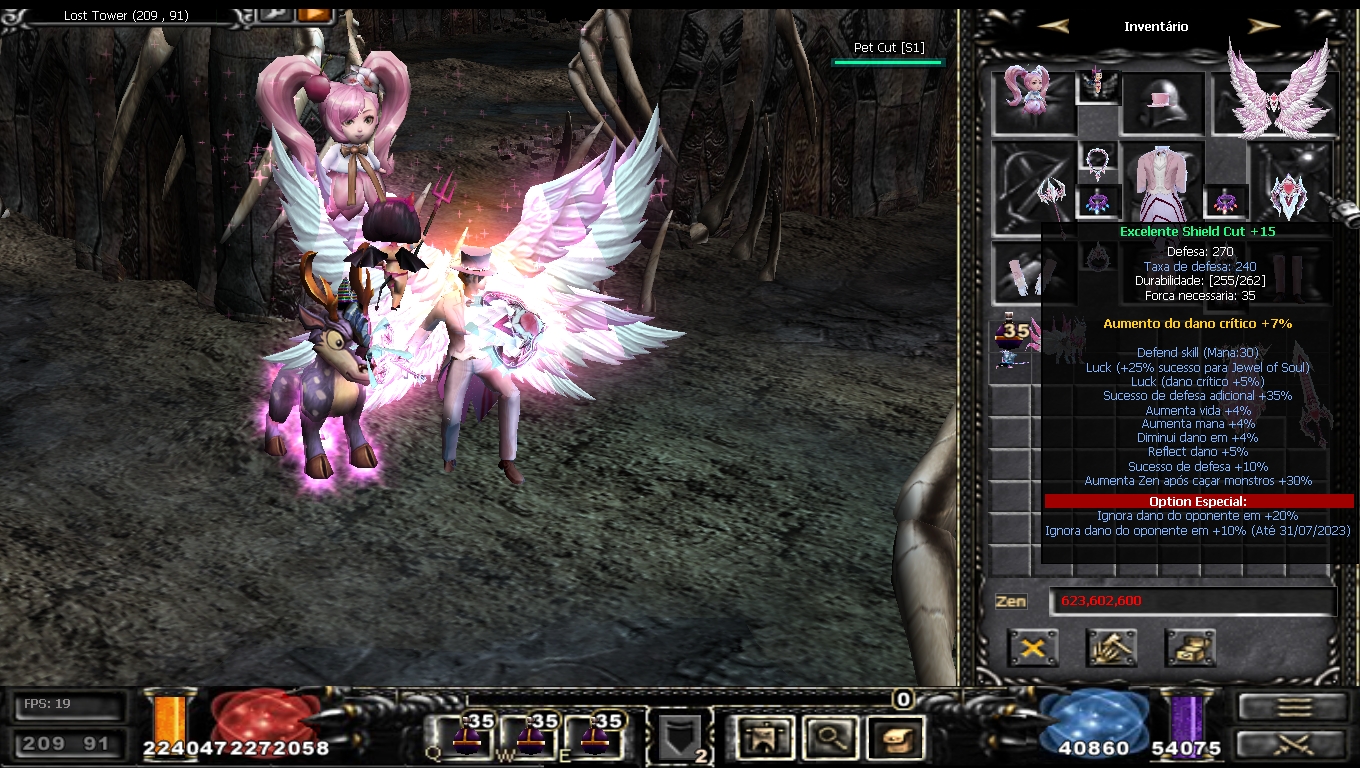The height and width of the screenshot is (768, 1360).
Task: Go to previous inventory page arrow
Action: point(1054,27)
